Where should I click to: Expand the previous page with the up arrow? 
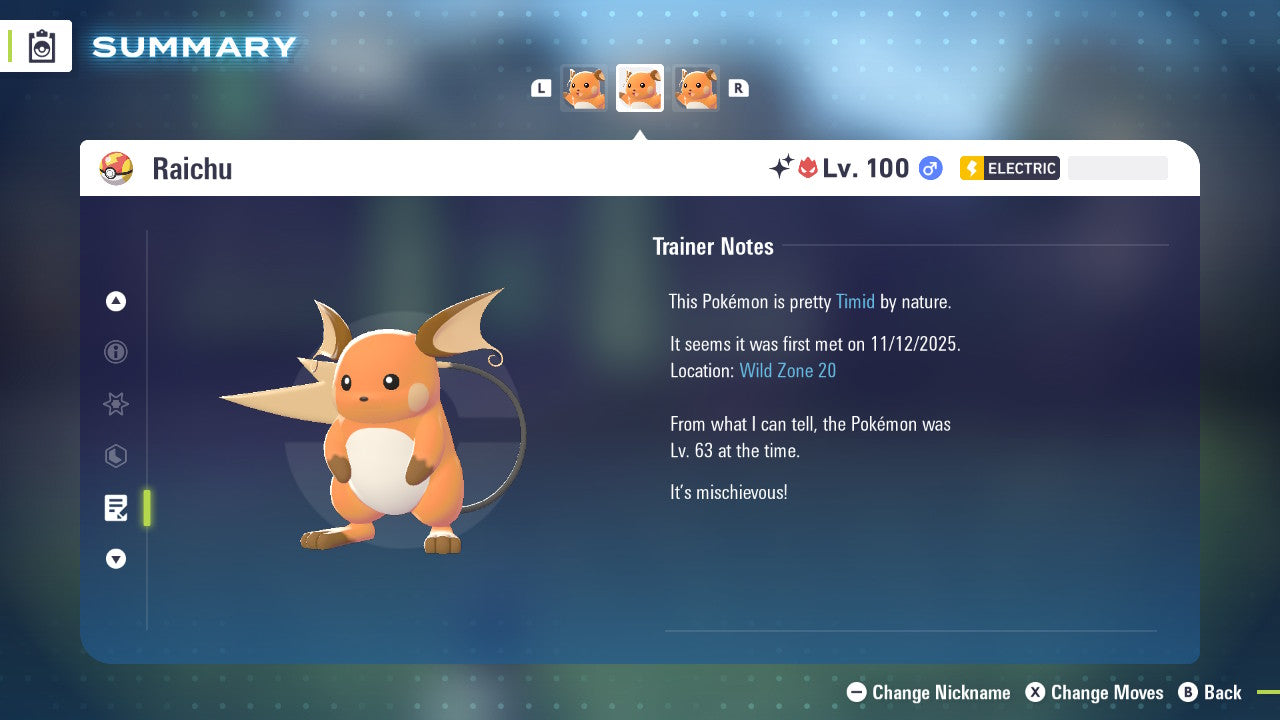[x=115, y=301]
